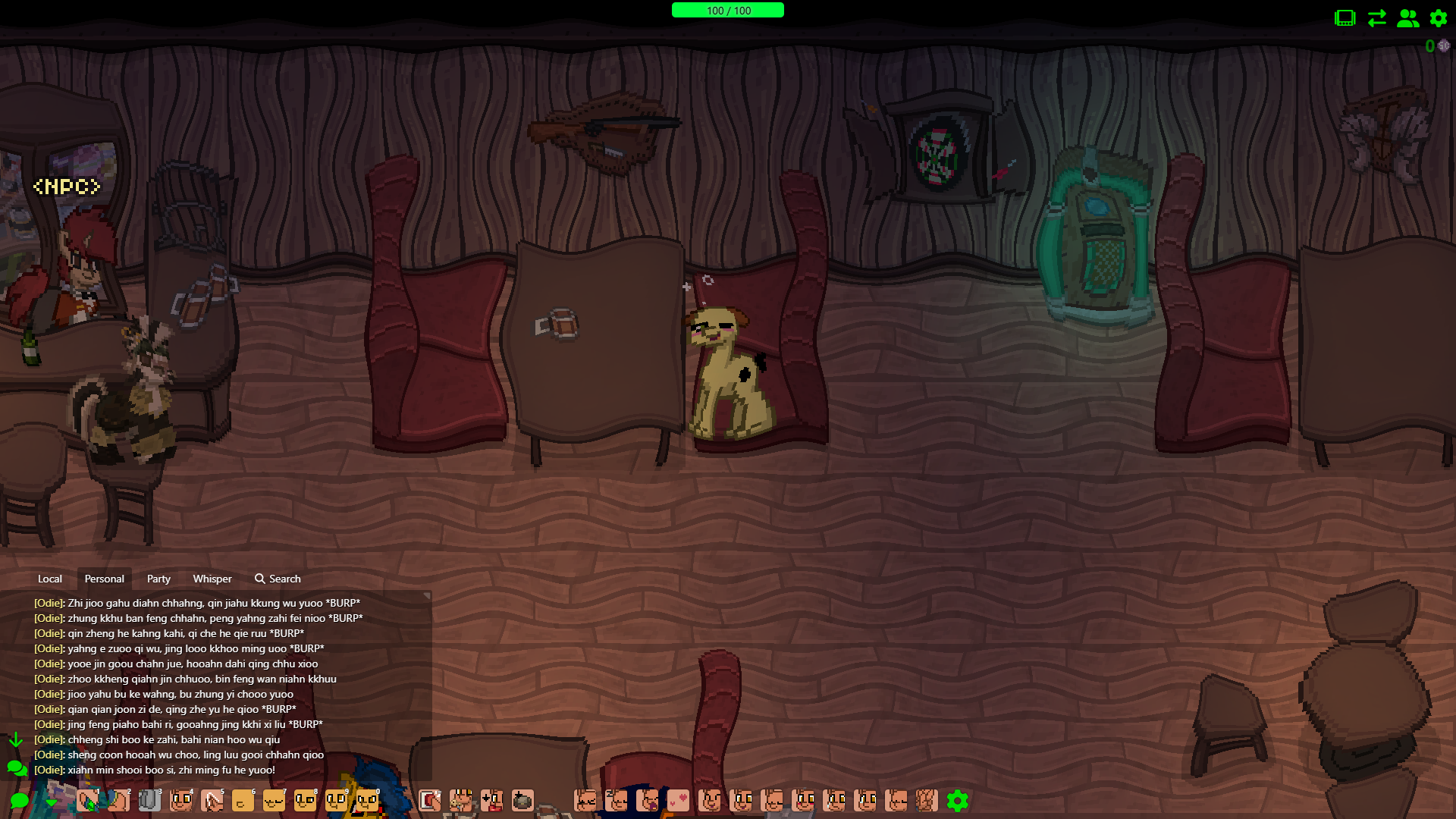This screenshot has height=819, width=1456.
Task: Jump to latest chat with down arrow
Action: point(16,739)
